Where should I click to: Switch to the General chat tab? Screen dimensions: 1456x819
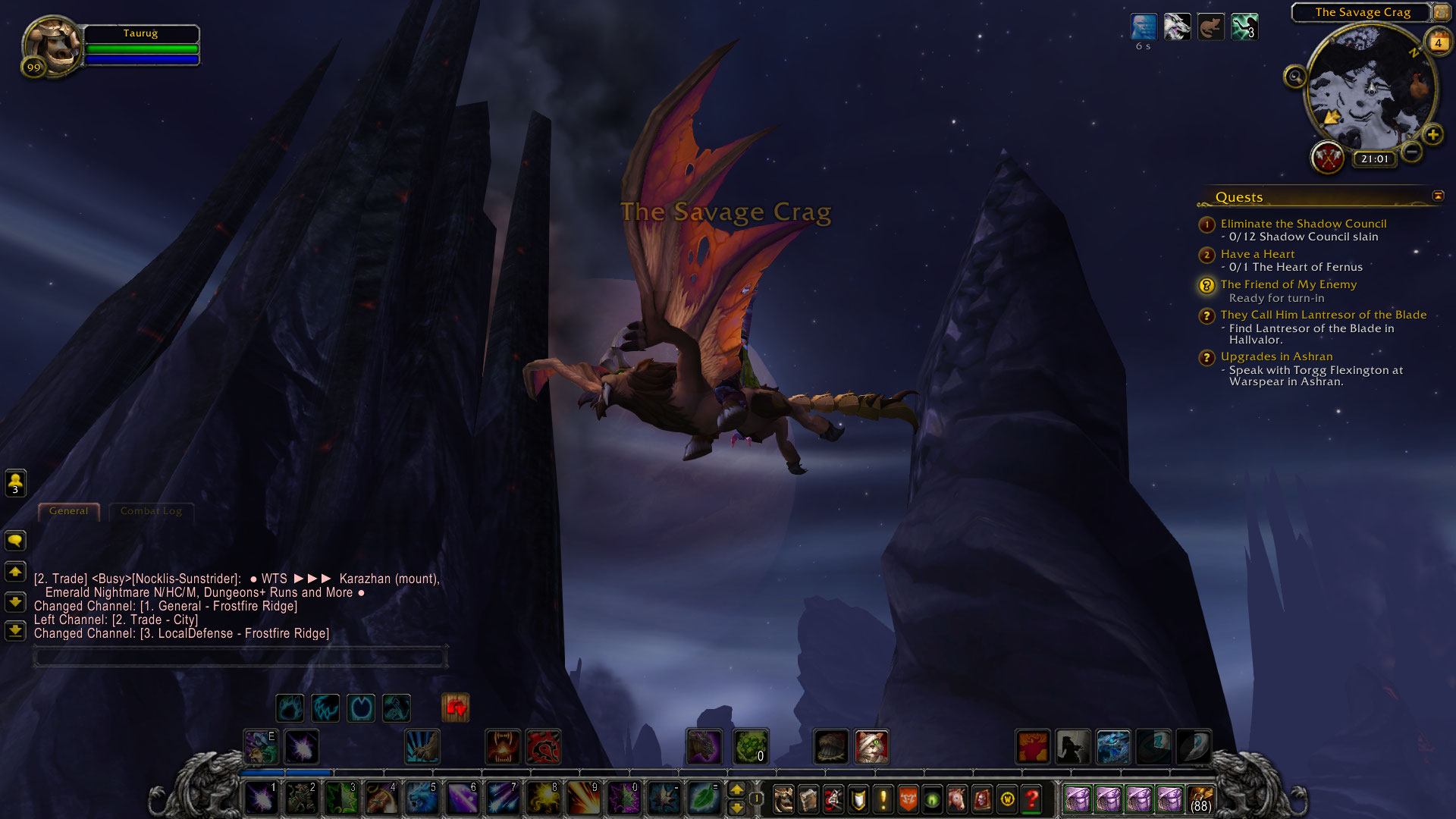point(68,511)
